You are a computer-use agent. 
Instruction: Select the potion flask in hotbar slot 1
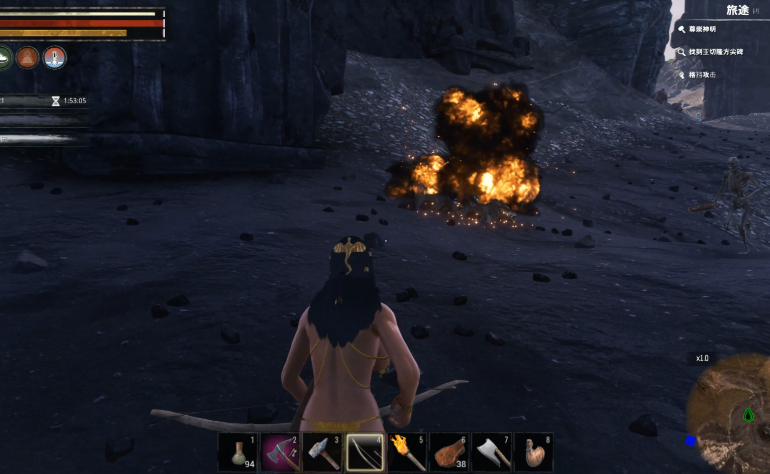238,453
